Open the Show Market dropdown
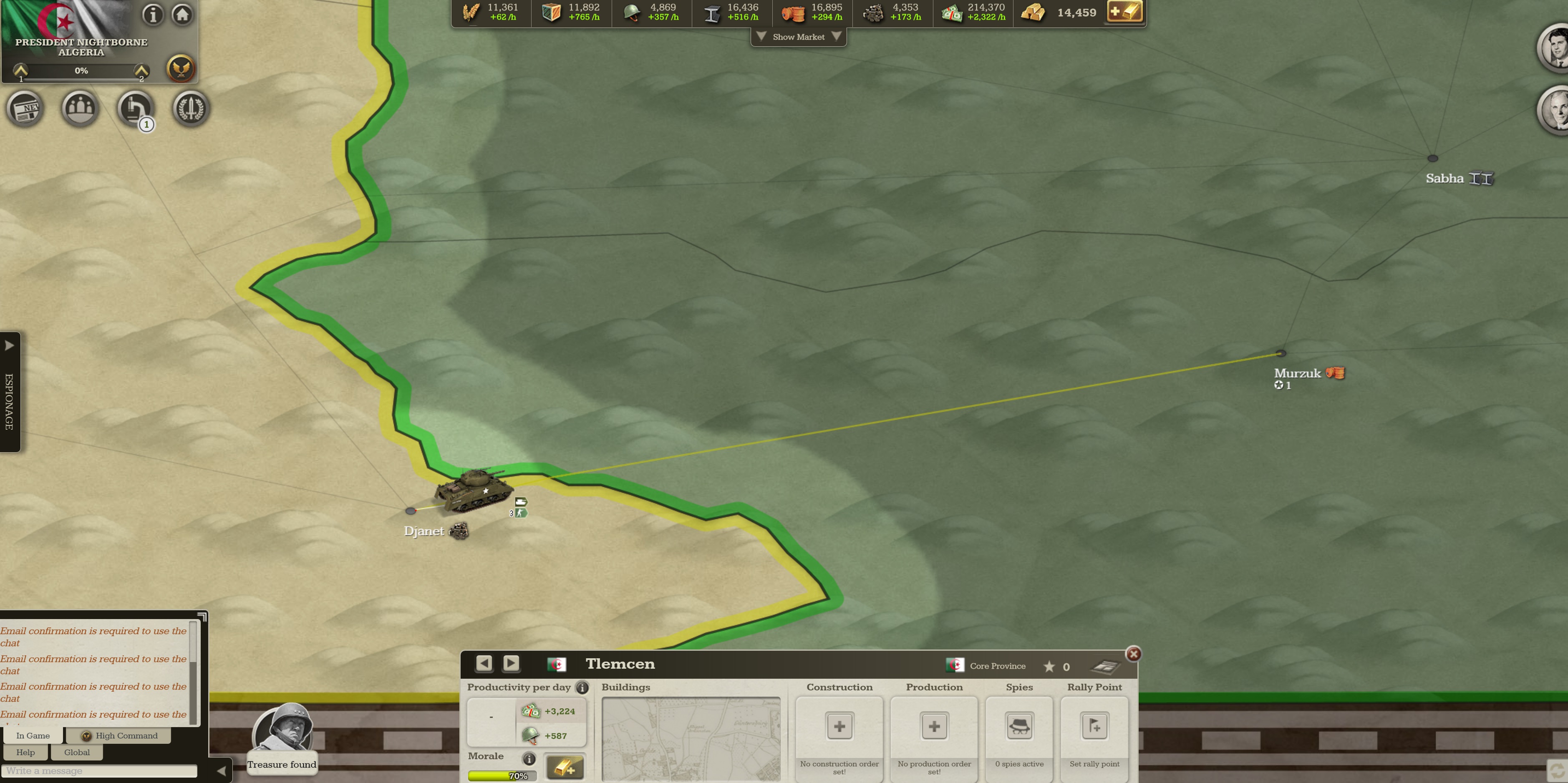 798,37
